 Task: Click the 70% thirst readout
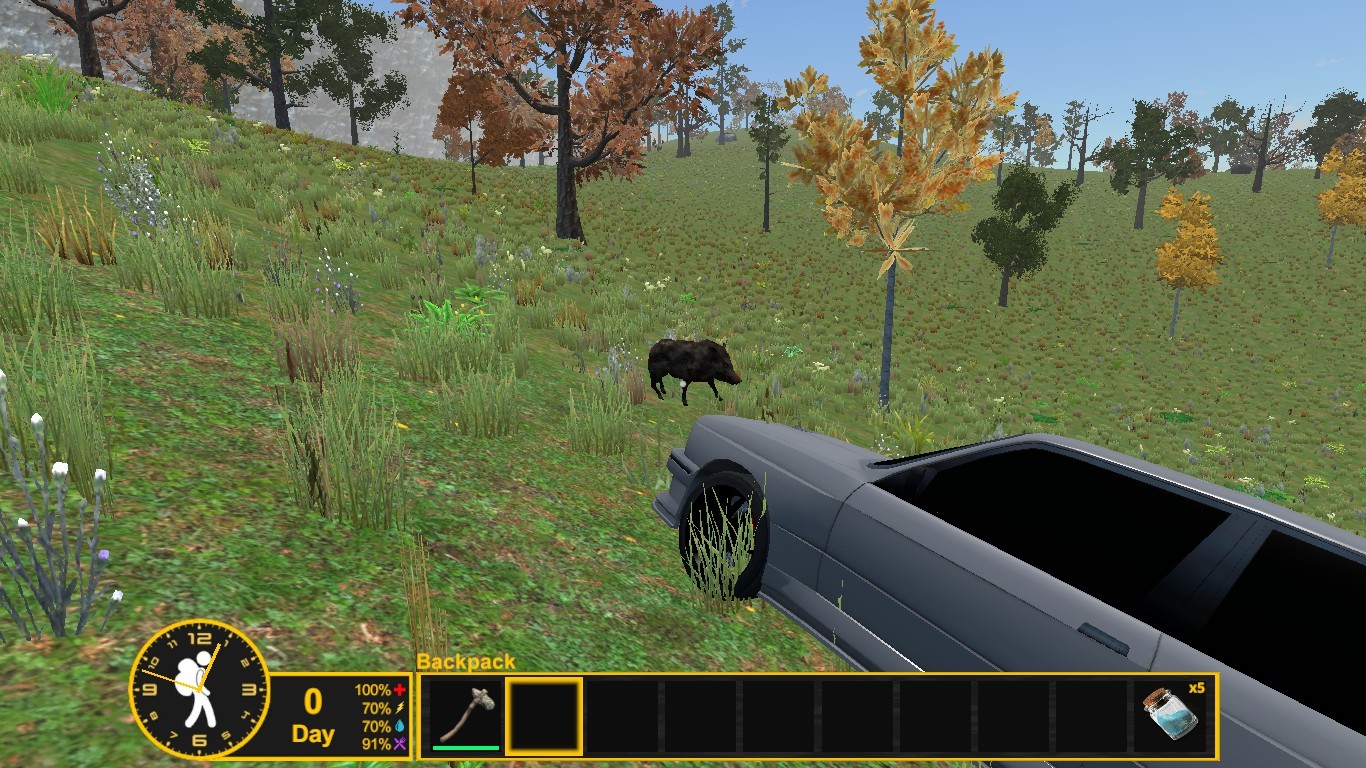coord(376,724)
